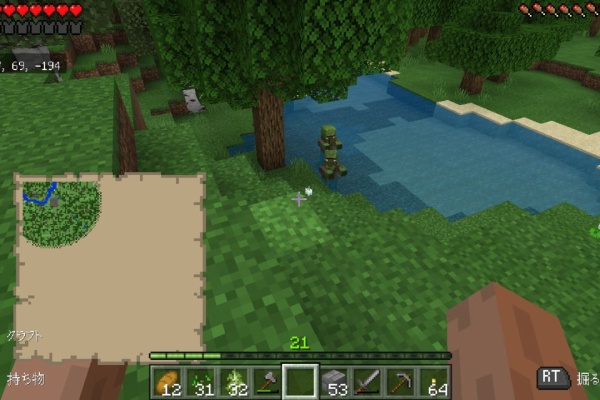Switch to the pickaxe hotbar slot

tap(400, 381)
